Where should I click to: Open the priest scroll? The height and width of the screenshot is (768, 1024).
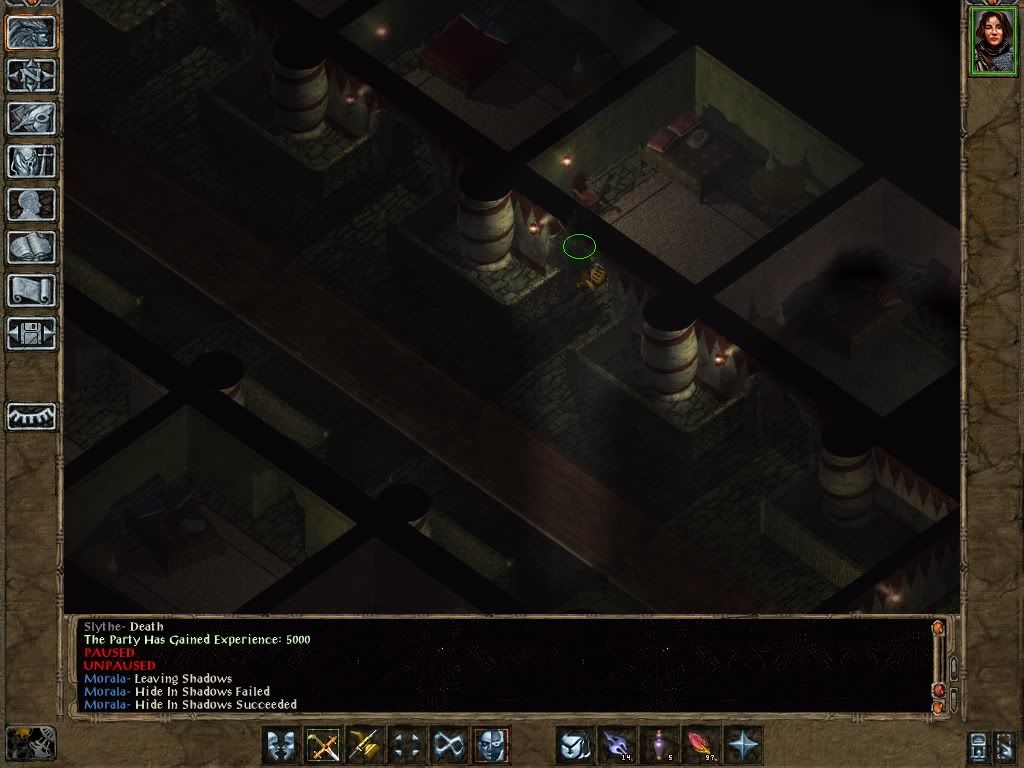pos(31,290)
